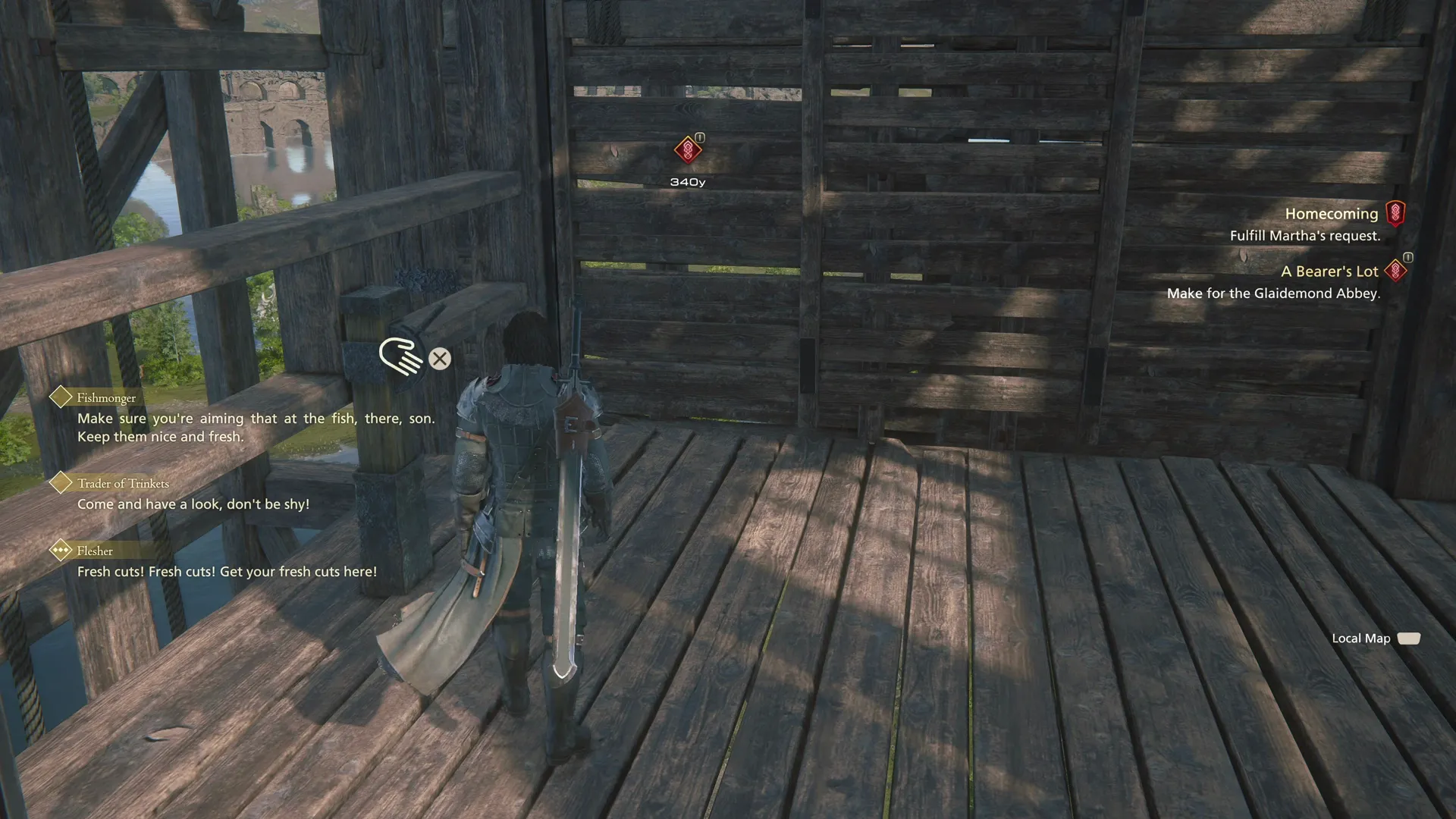
Task: Click the Trader of Trinkets diamond icon
Action: [60, 482]
